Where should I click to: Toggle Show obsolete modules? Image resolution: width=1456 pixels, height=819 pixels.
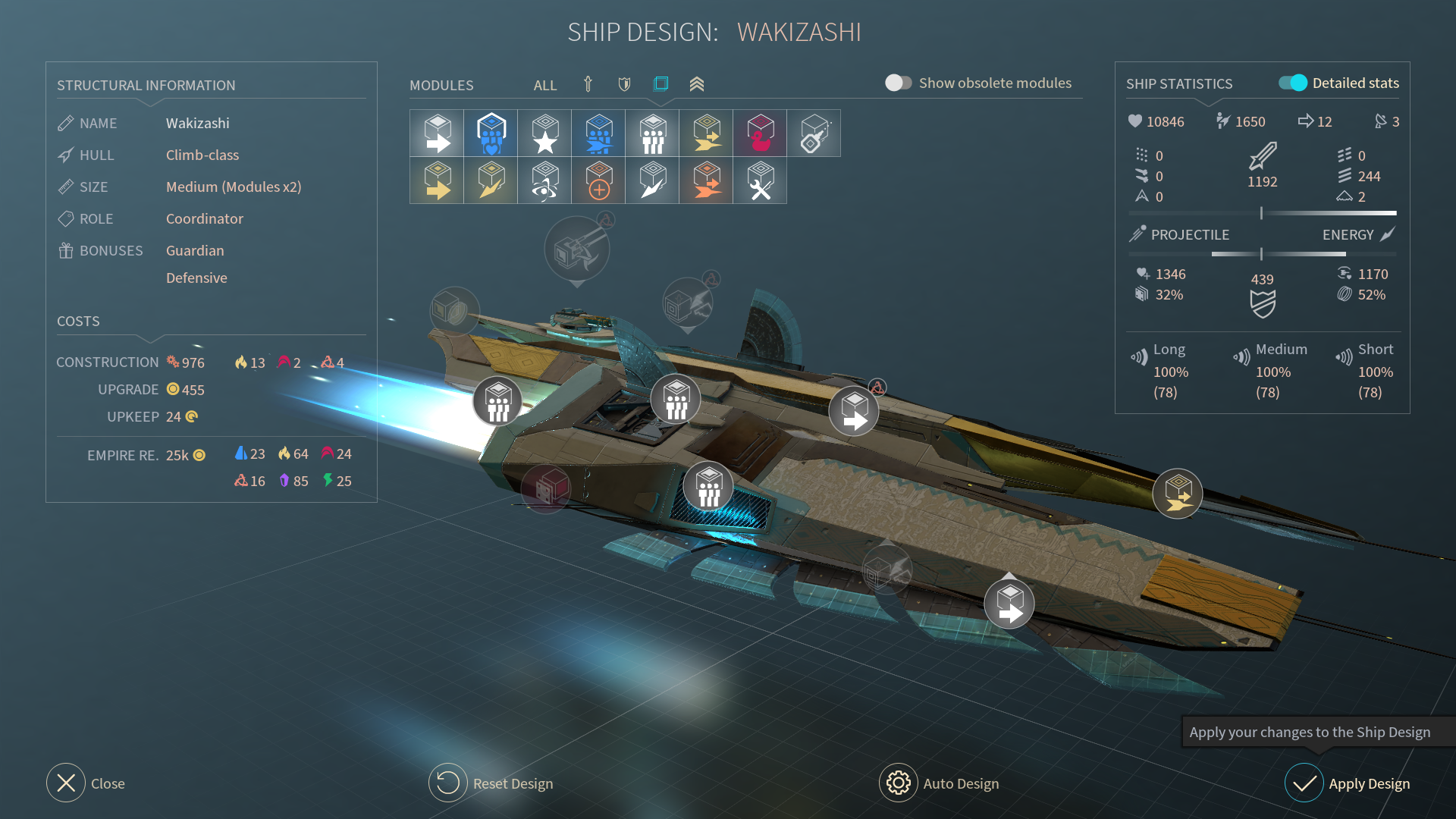click(x=899, y=83)
